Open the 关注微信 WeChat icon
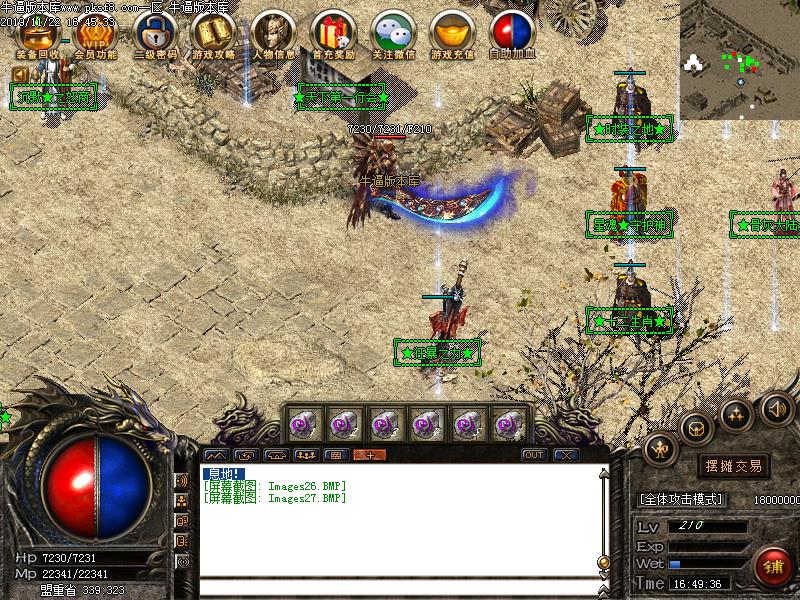 click(x=391, y=34)
